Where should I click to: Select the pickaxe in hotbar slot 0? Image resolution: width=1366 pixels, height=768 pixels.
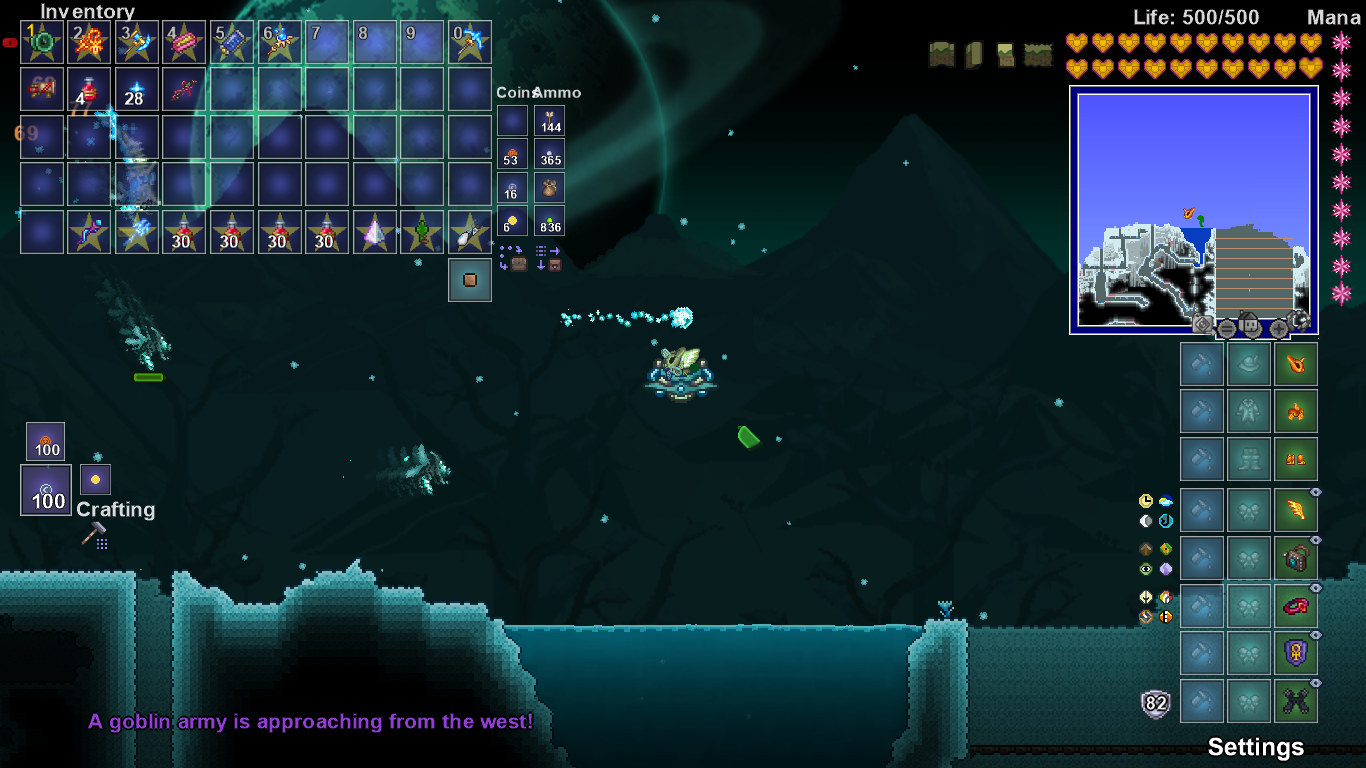[469, 42]
